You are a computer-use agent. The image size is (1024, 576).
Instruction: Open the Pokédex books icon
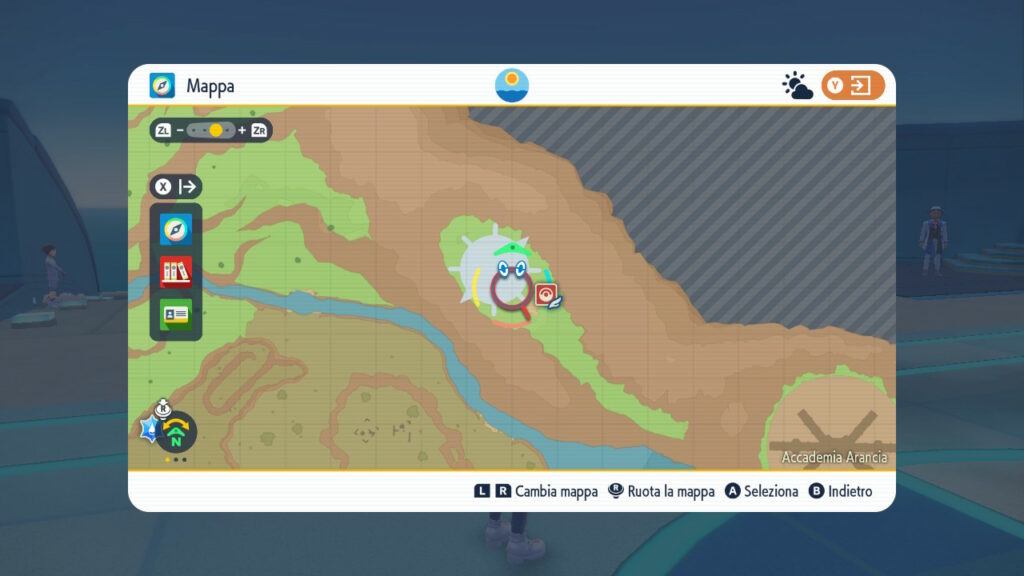176,272
